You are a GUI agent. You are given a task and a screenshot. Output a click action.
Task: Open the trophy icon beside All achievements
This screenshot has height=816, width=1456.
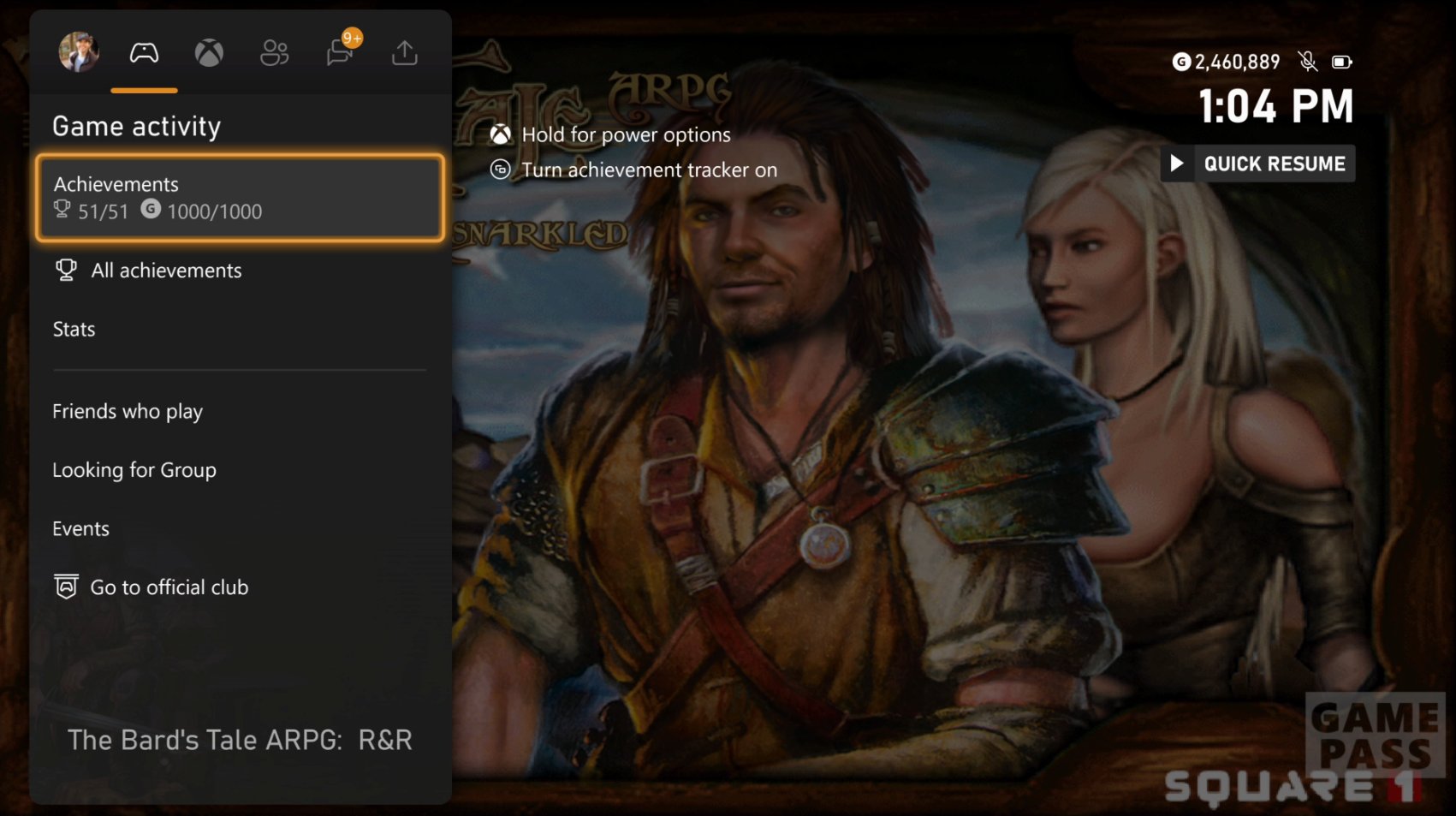tap(66, 270)
